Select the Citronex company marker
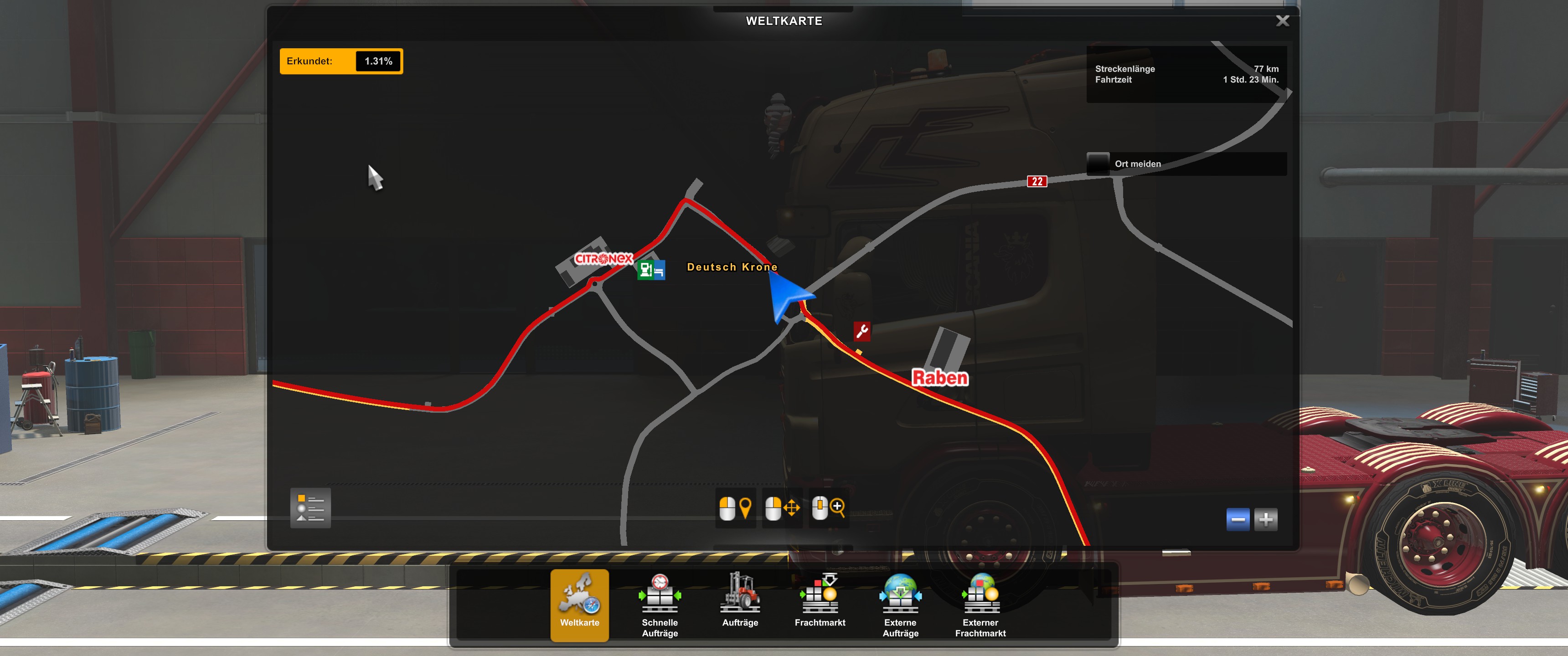Image resolution: width=1568 pixels, height=656 pixels. (603, 259)
